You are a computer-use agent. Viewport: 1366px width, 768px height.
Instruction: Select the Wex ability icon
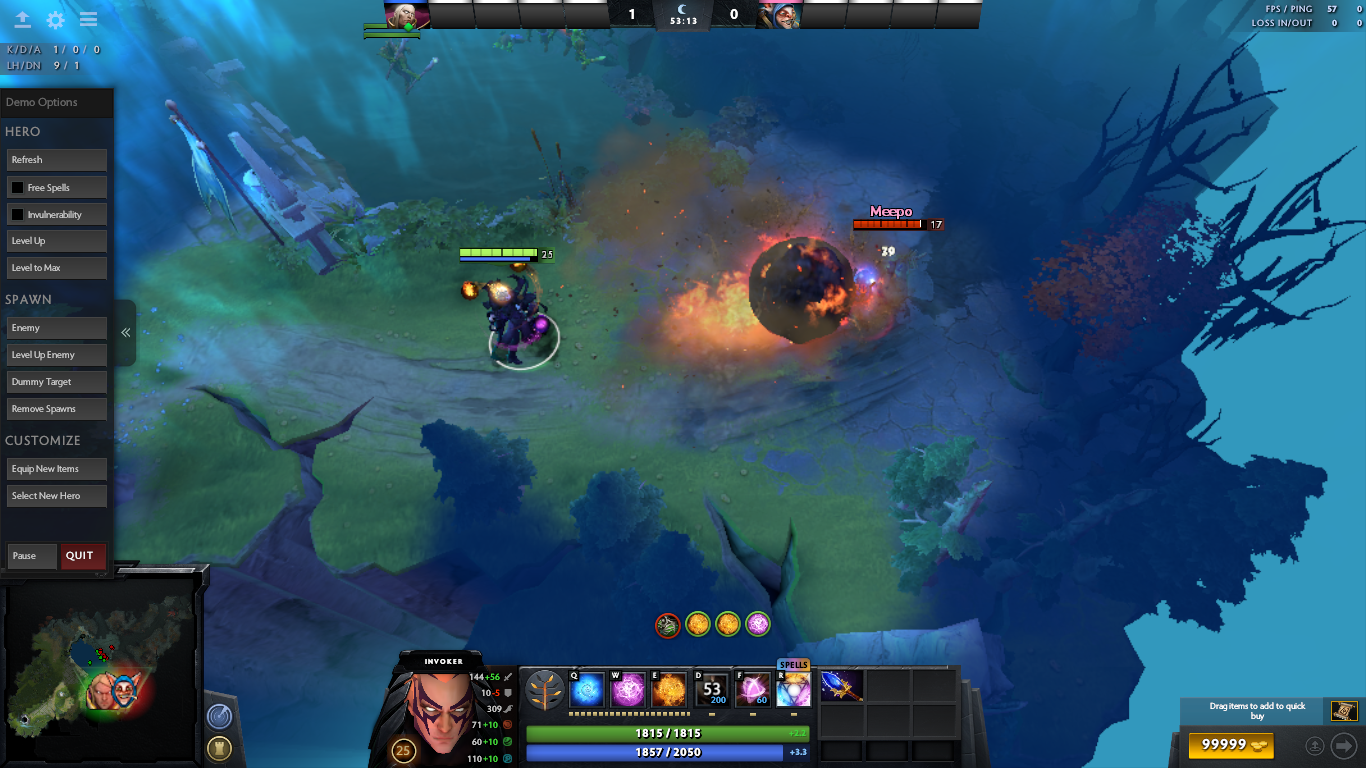click(628, 688)
